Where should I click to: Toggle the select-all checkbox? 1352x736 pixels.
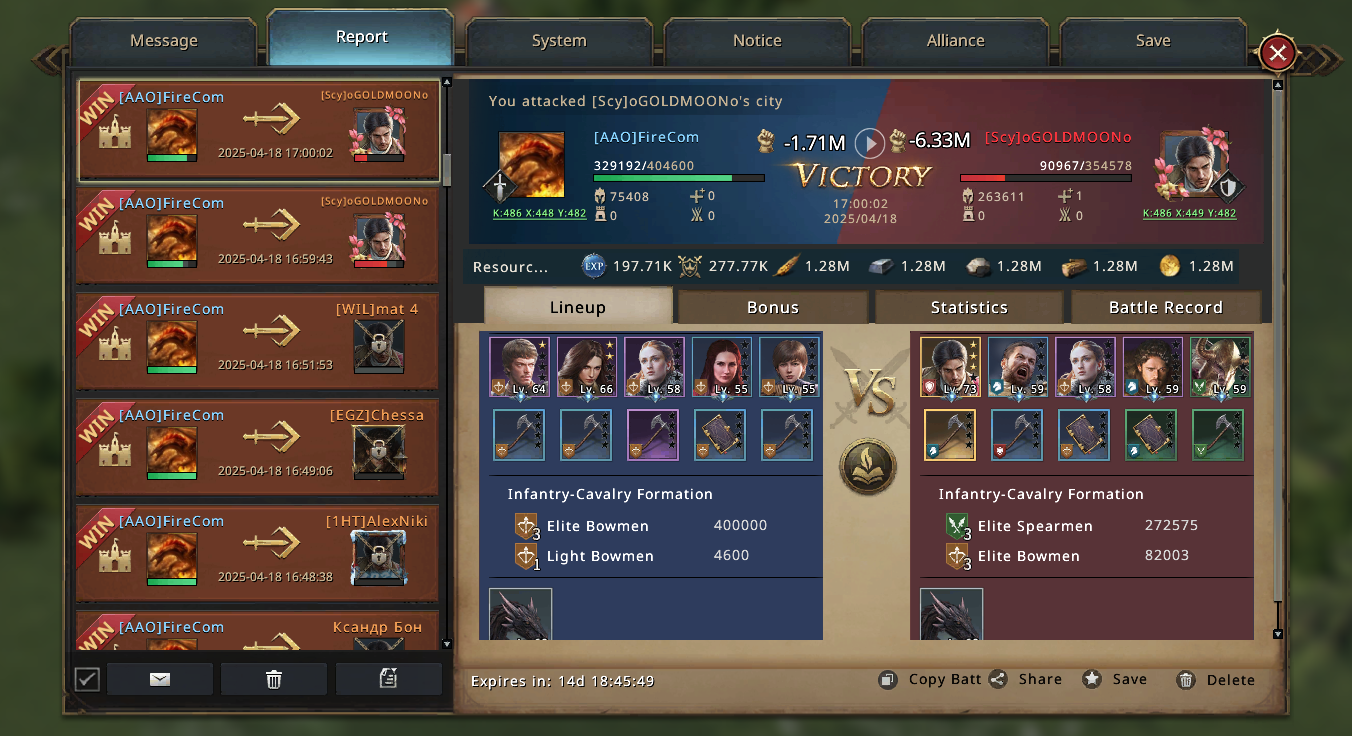pos(87,679)
